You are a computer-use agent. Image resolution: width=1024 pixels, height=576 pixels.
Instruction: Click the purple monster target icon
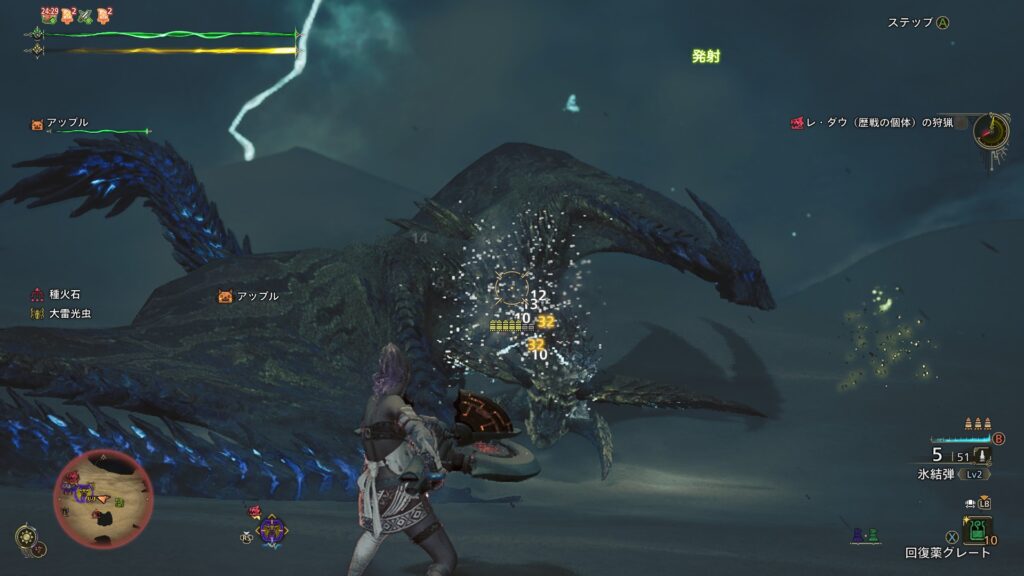click(x=270, y=529)
